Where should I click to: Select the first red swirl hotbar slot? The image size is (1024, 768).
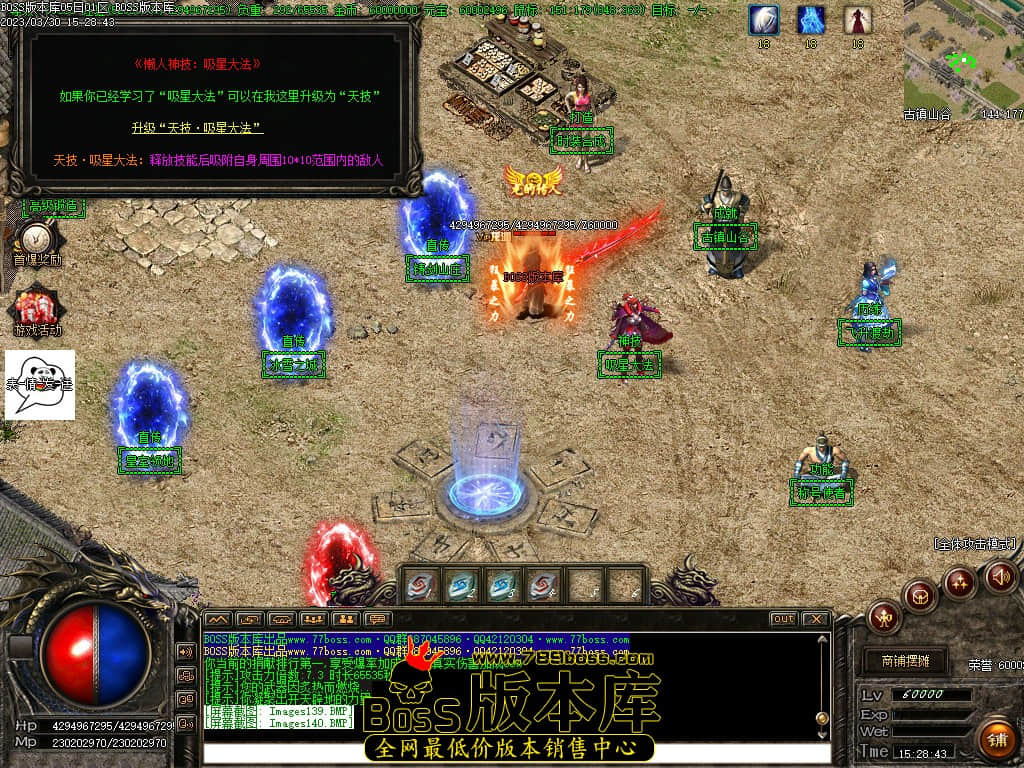pos(419,585)
